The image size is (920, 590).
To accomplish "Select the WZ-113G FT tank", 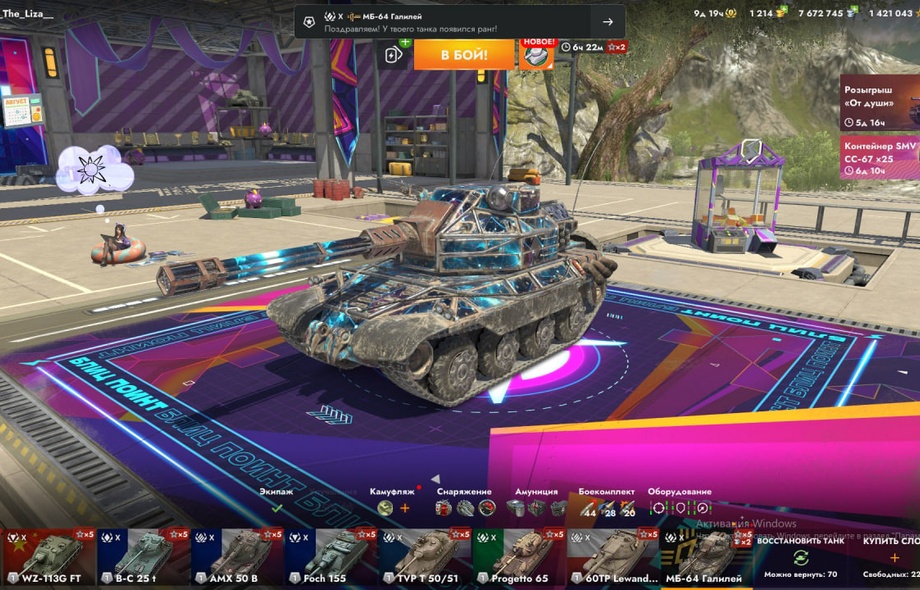I will (48, 557).
